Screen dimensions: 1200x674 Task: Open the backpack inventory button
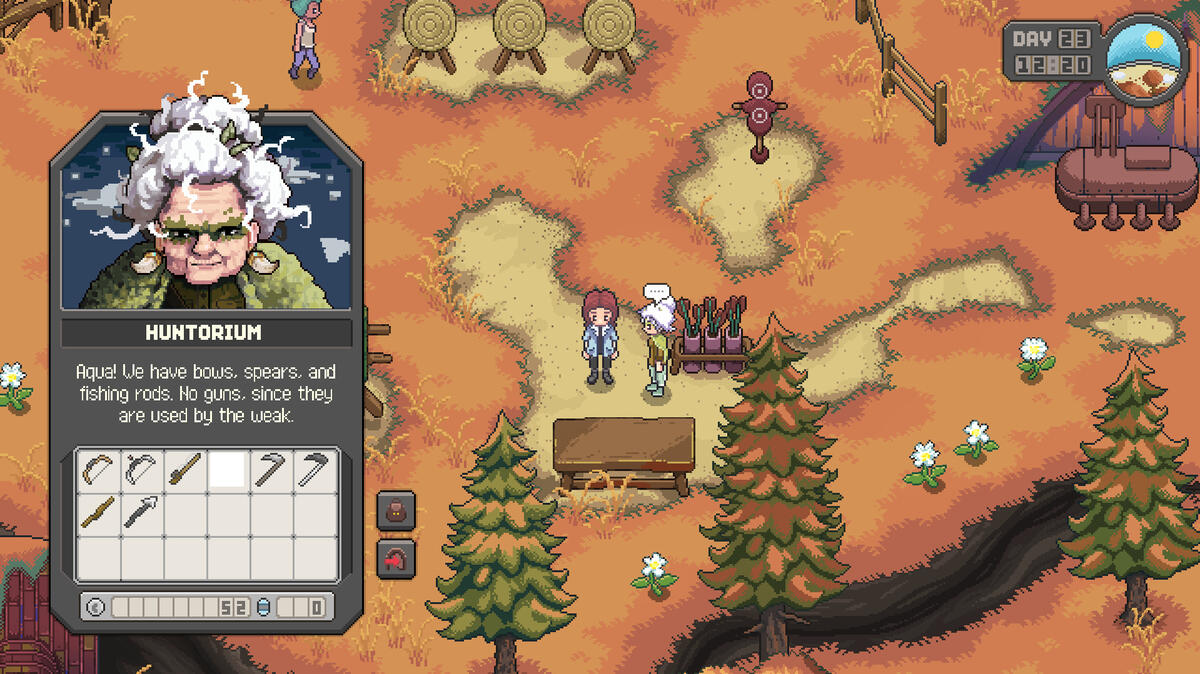(x=396, y=512)
